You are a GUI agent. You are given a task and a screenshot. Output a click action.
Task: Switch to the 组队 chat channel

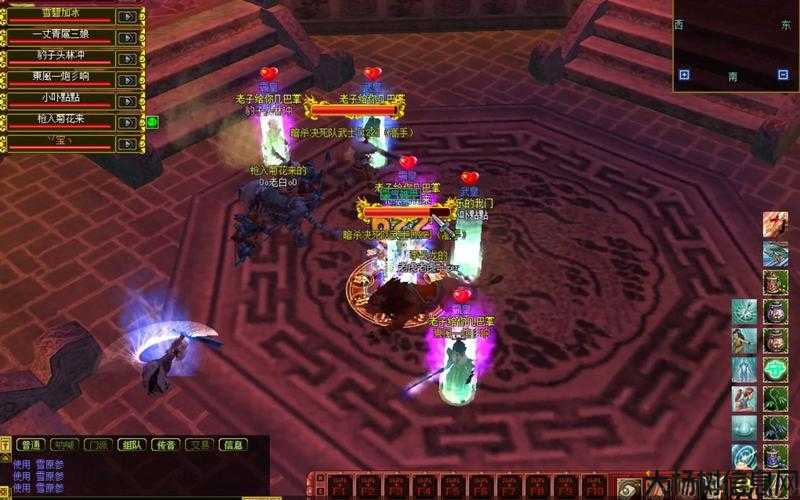click(x=131, y=445)
